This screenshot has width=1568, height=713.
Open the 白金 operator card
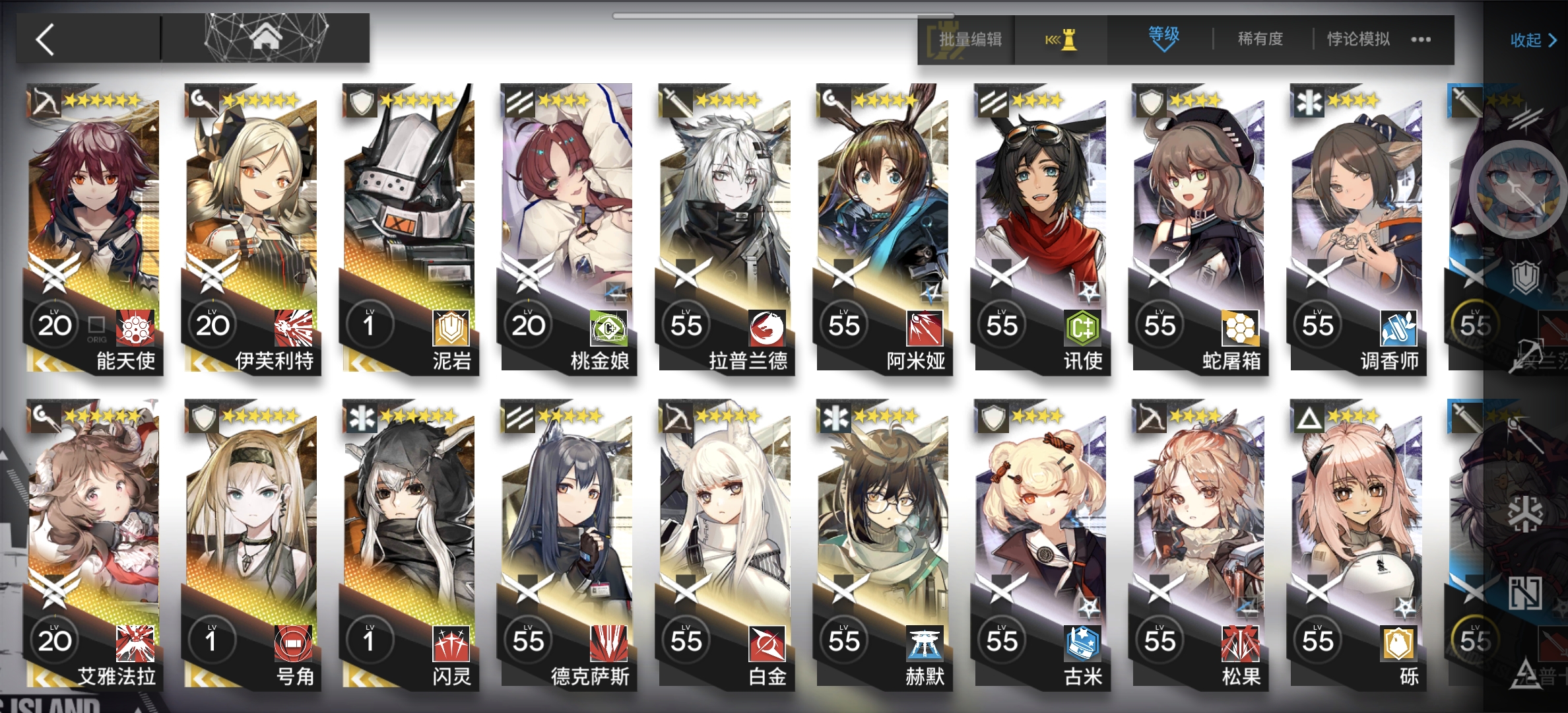tap(725, 541)
